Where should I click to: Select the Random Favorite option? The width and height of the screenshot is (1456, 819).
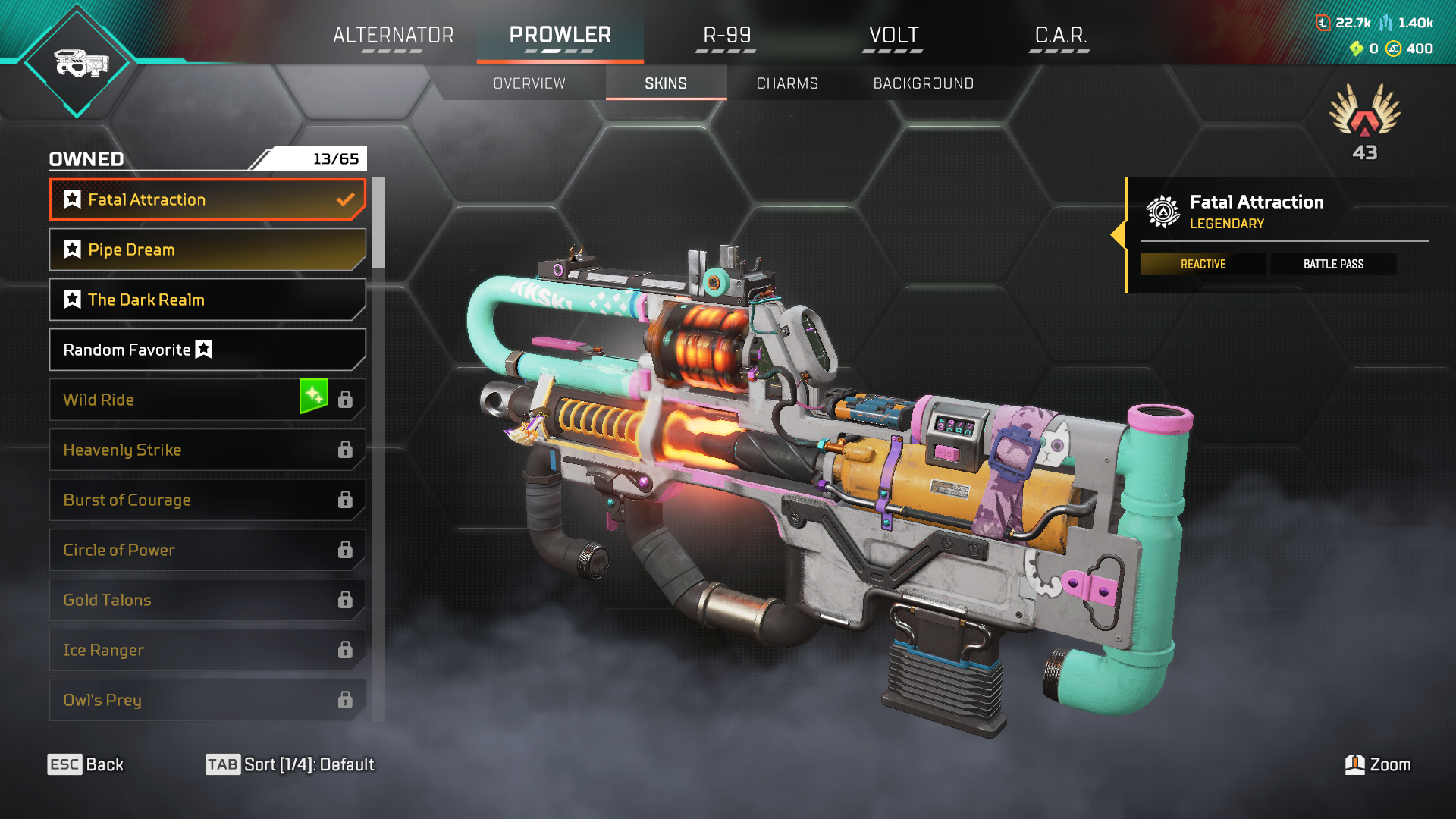point(207,350)
